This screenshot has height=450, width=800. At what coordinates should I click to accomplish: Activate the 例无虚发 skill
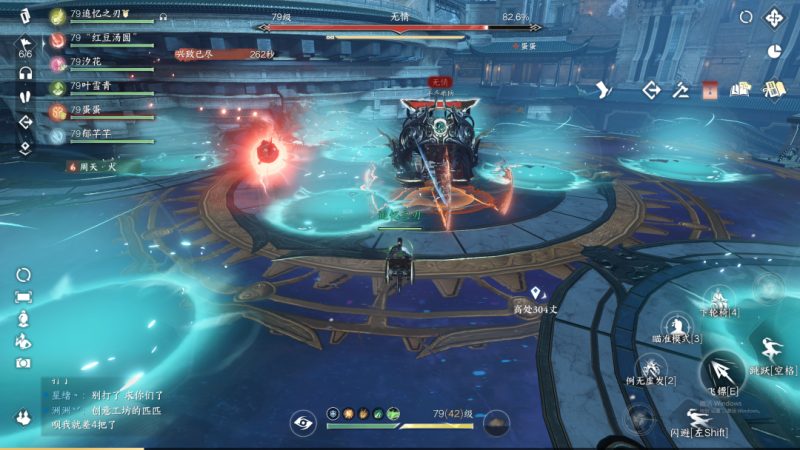pyautogui.click(x=650, y=367)
